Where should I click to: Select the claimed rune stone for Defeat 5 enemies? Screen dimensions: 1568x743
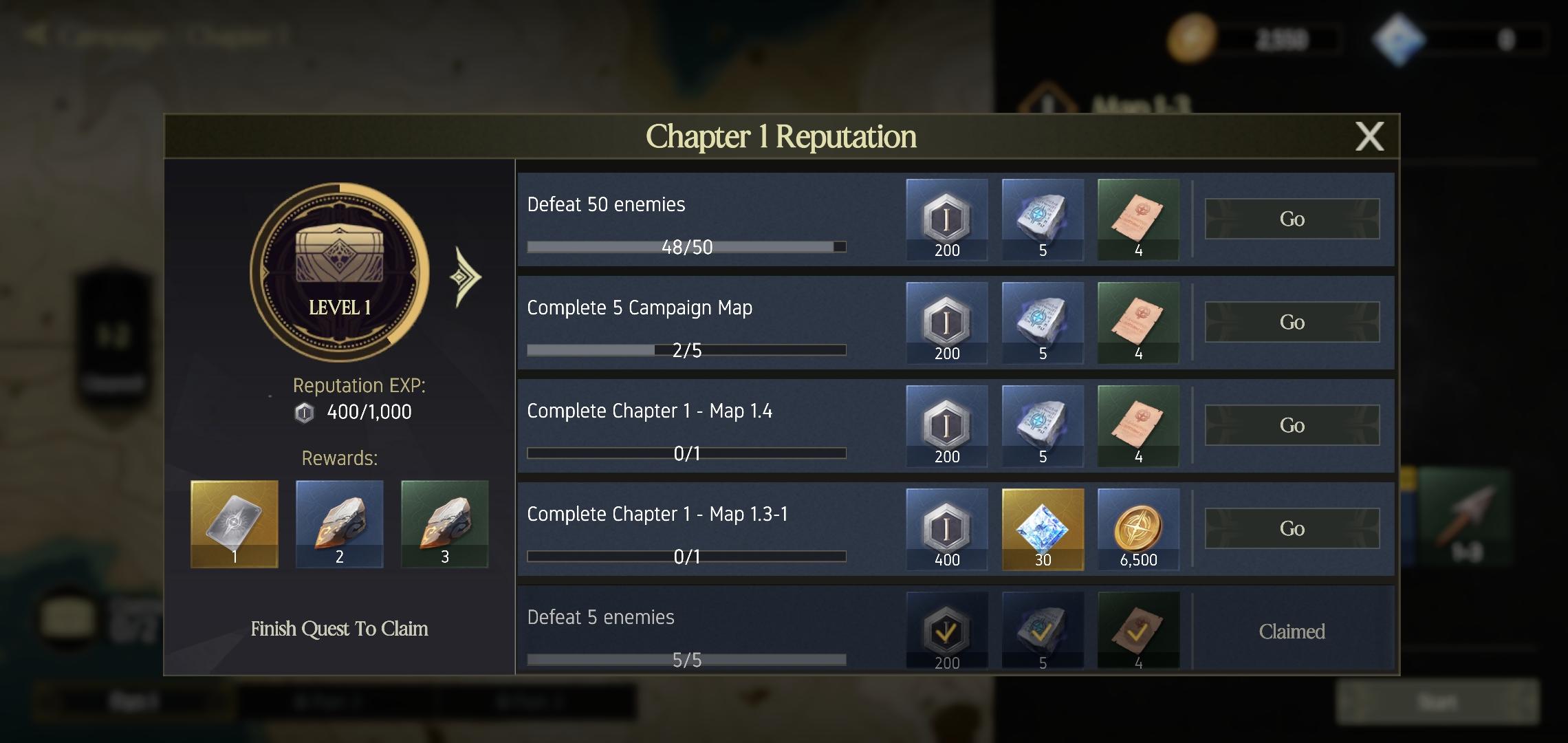pos(1041,628)
